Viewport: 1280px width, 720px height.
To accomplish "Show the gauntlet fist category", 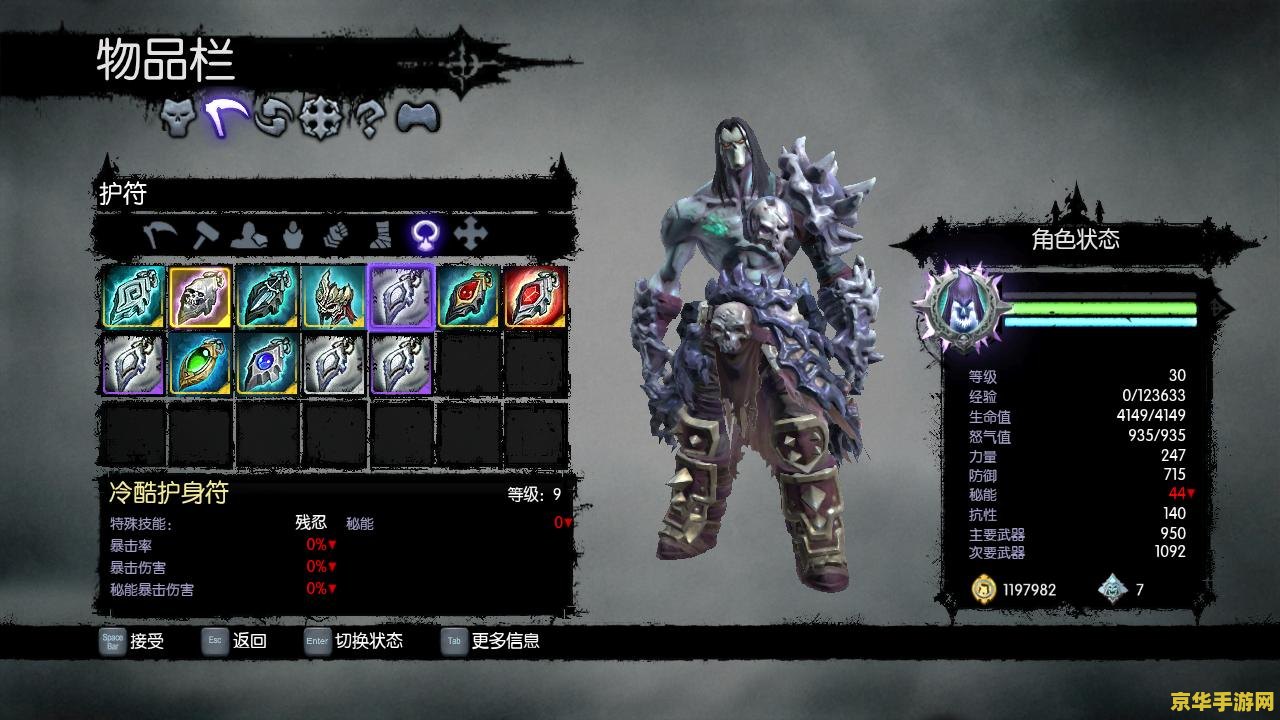I will coord(334,235).
